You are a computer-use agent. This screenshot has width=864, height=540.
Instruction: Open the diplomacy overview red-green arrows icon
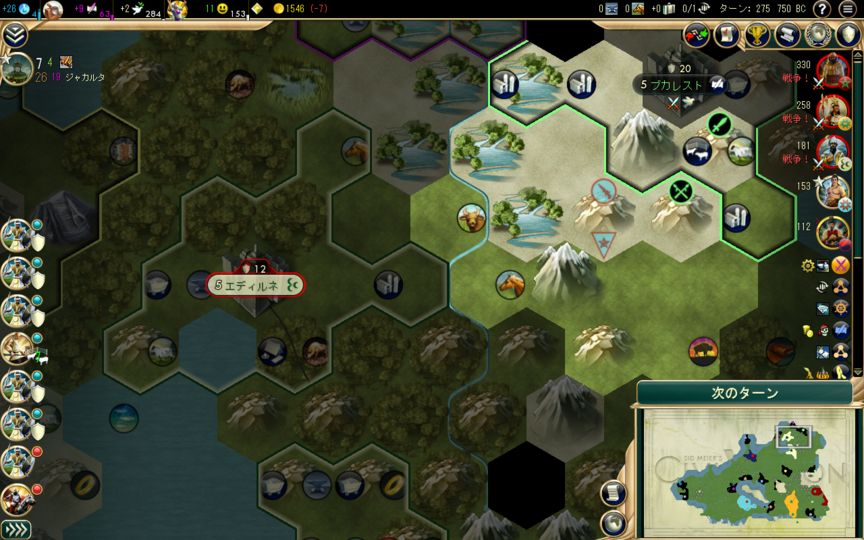pyautogui.click(x=696, y=36)
